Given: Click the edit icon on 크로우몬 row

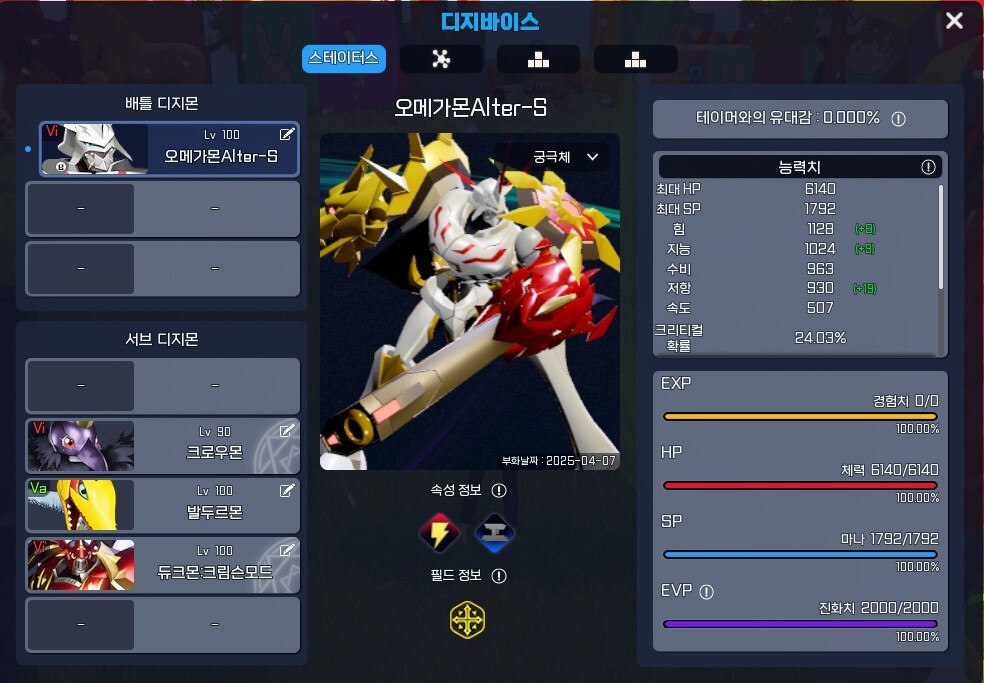Looking at the screenshot, I should tap(287, 431).
